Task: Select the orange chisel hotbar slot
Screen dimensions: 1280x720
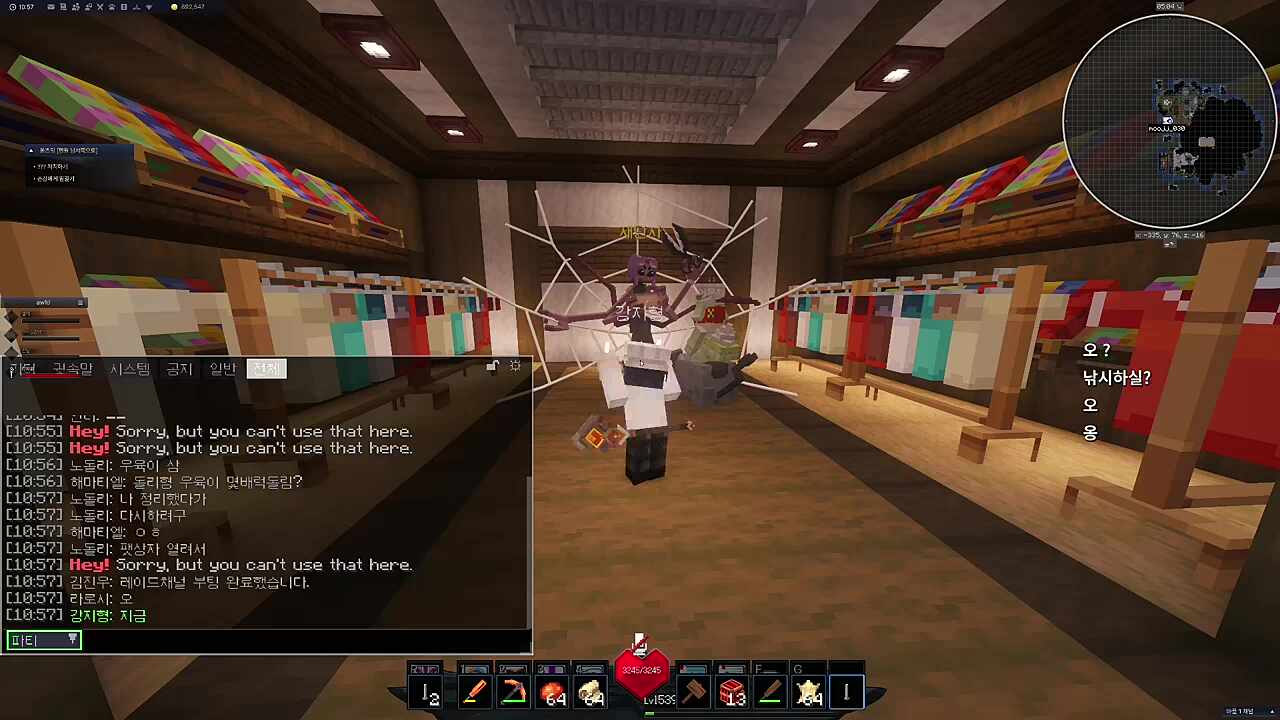Action: (x=474, y=692)
